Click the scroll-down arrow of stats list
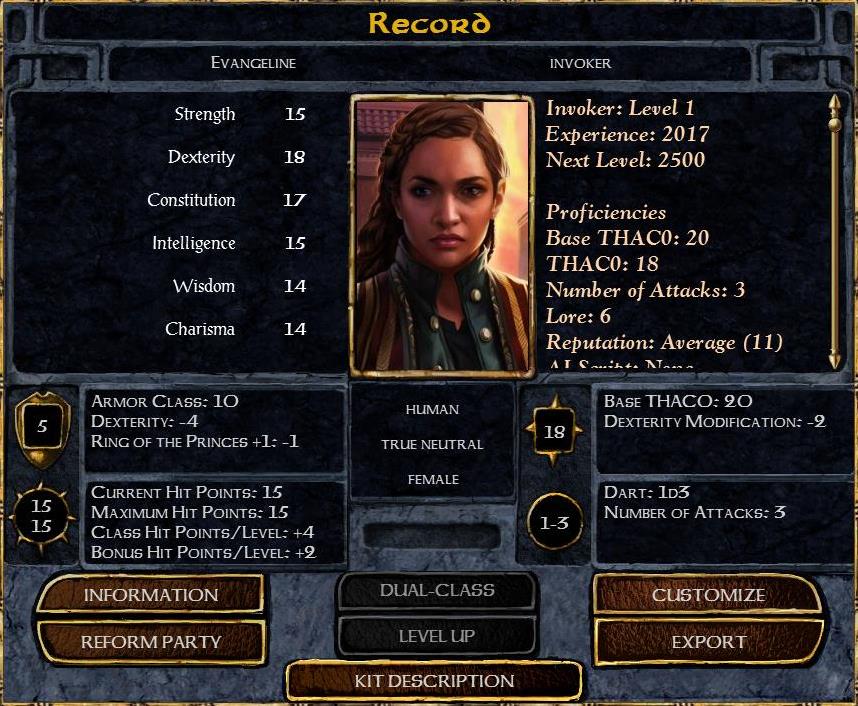 click(835, 359)
